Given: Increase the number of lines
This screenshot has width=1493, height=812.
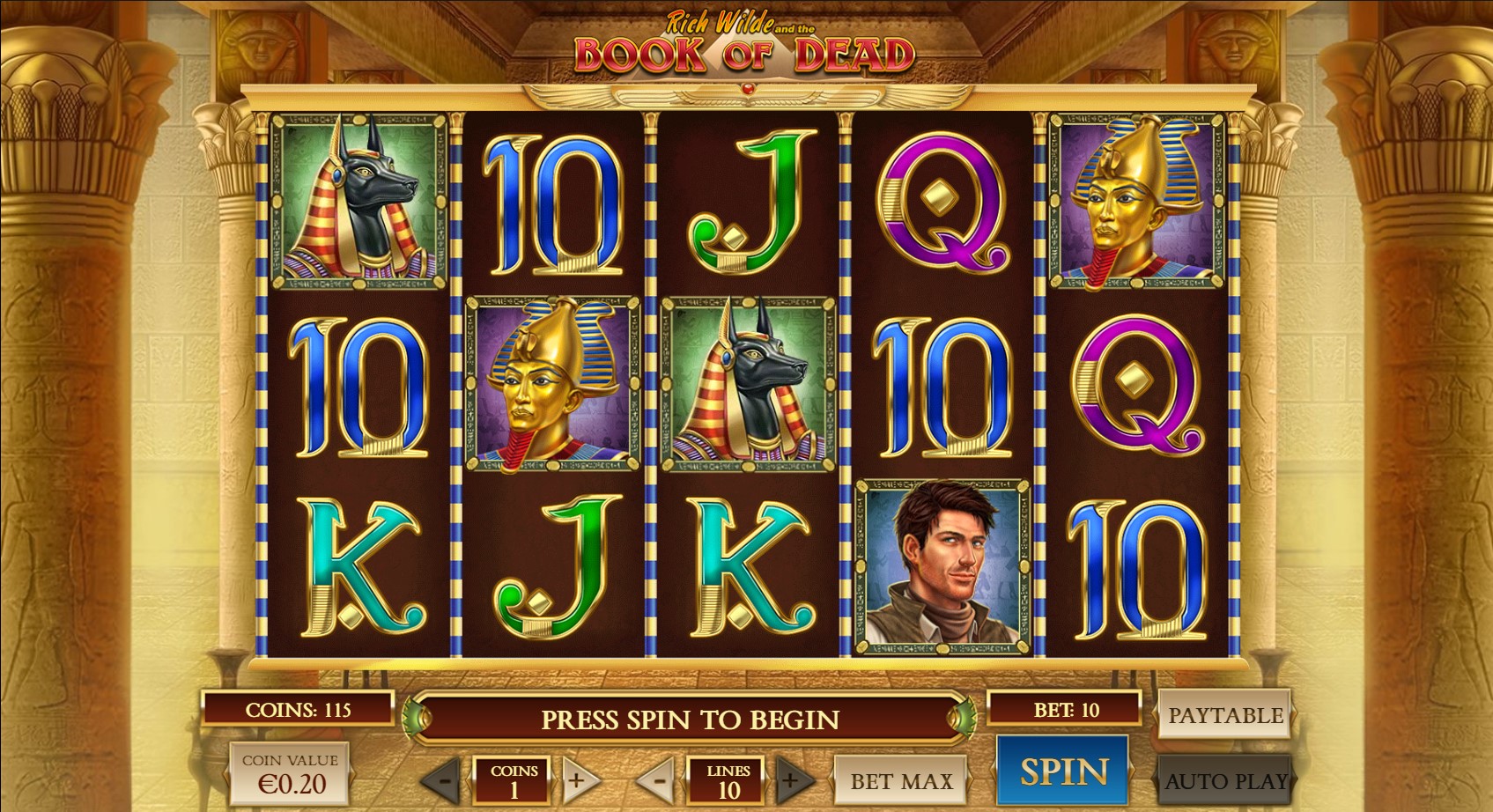Looking at the screenshot, I should (x=792, y=780).
